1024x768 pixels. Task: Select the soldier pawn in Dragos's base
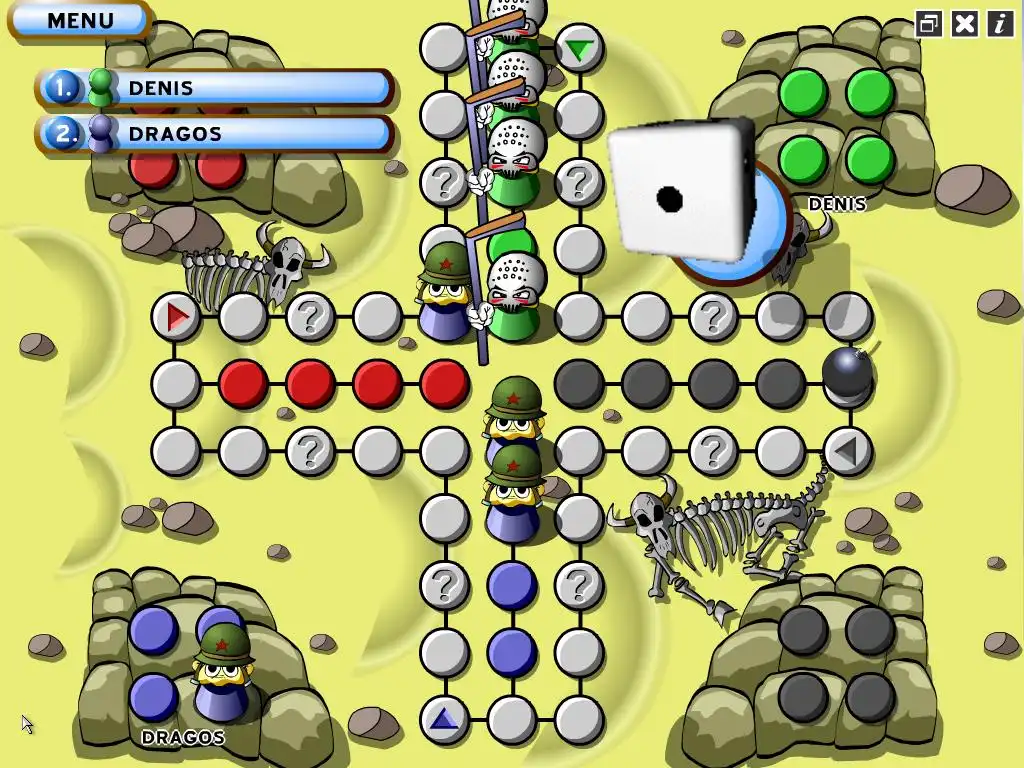tap(221, 670)
